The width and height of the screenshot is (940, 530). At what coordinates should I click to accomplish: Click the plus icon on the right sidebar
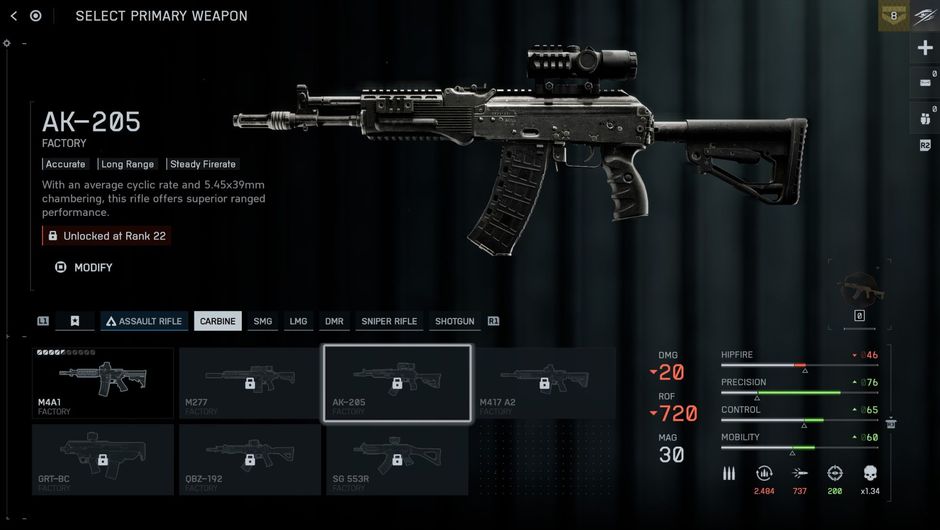tap(925, 48)
